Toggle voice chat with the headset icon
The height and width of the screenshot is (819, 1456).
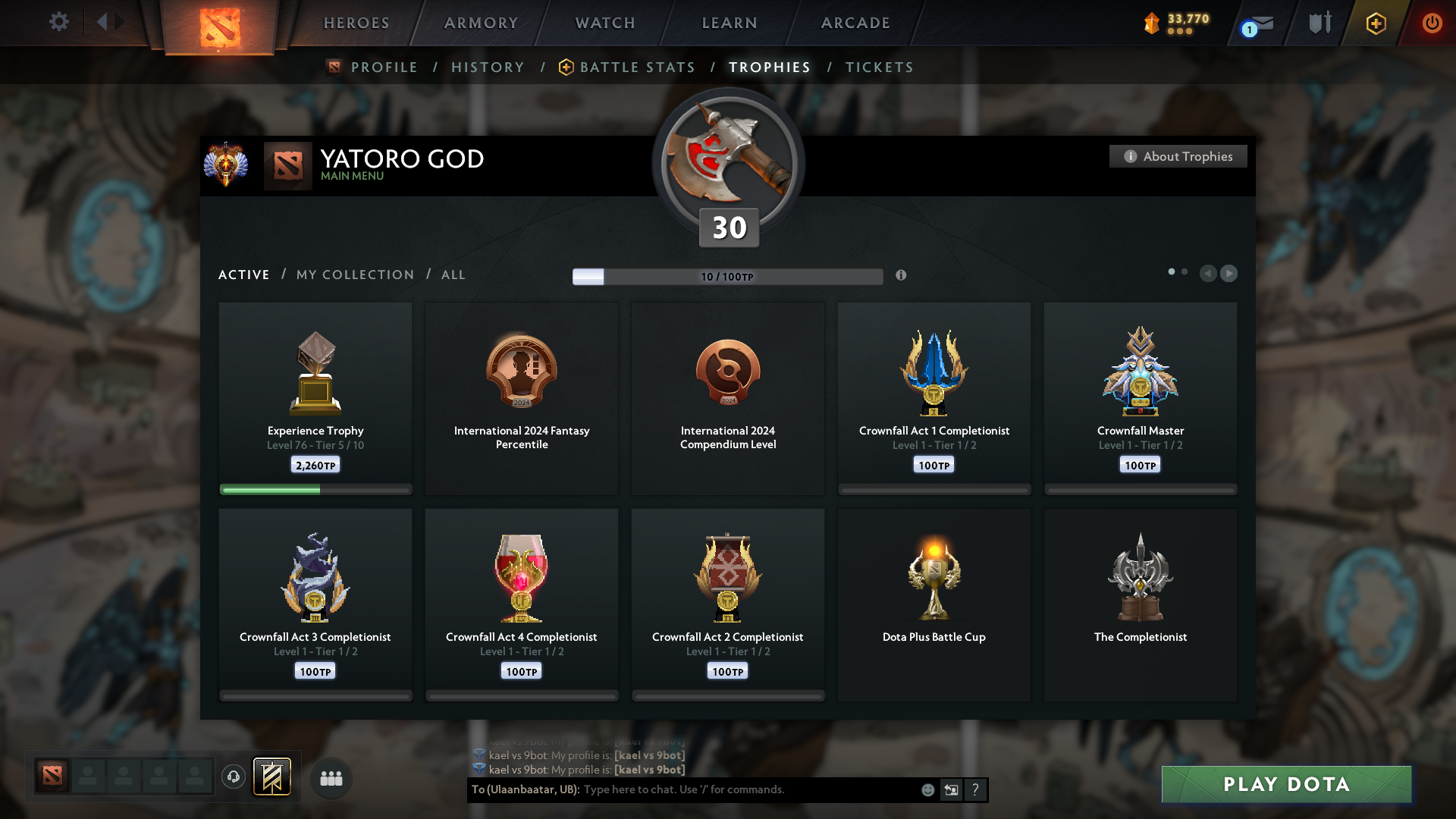(x=233, y=777)
